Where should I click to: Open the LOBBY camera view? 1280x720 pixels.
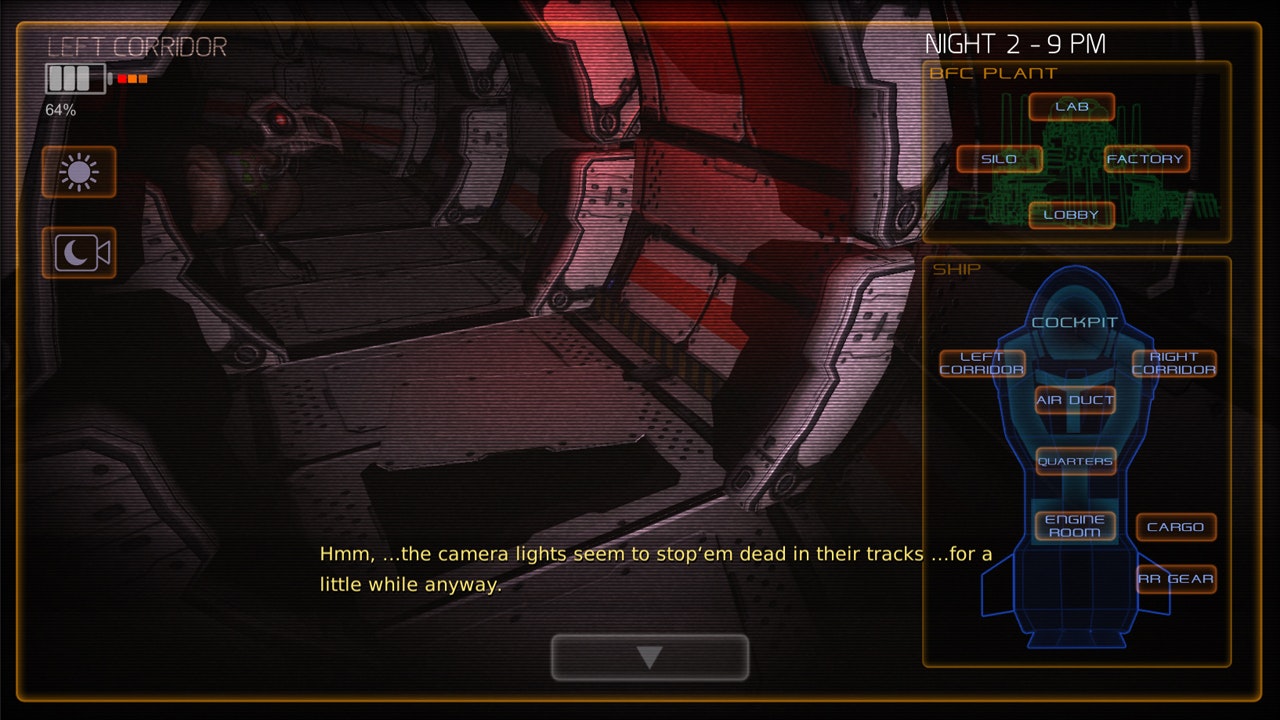click(1071, 215)
